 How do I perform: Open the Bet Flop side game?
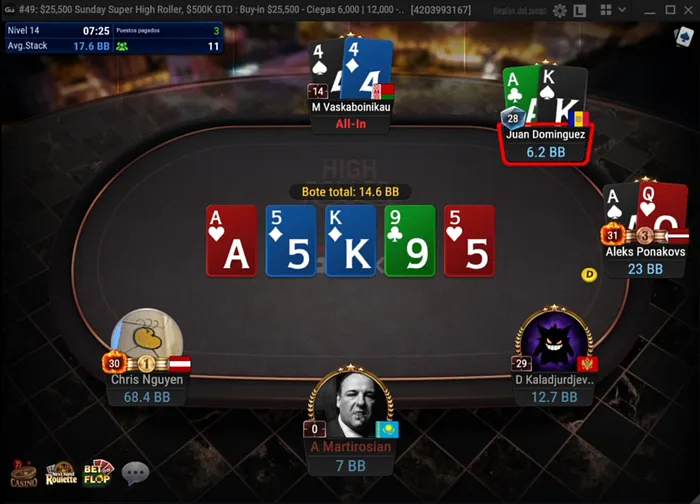(x=98, y=473)
